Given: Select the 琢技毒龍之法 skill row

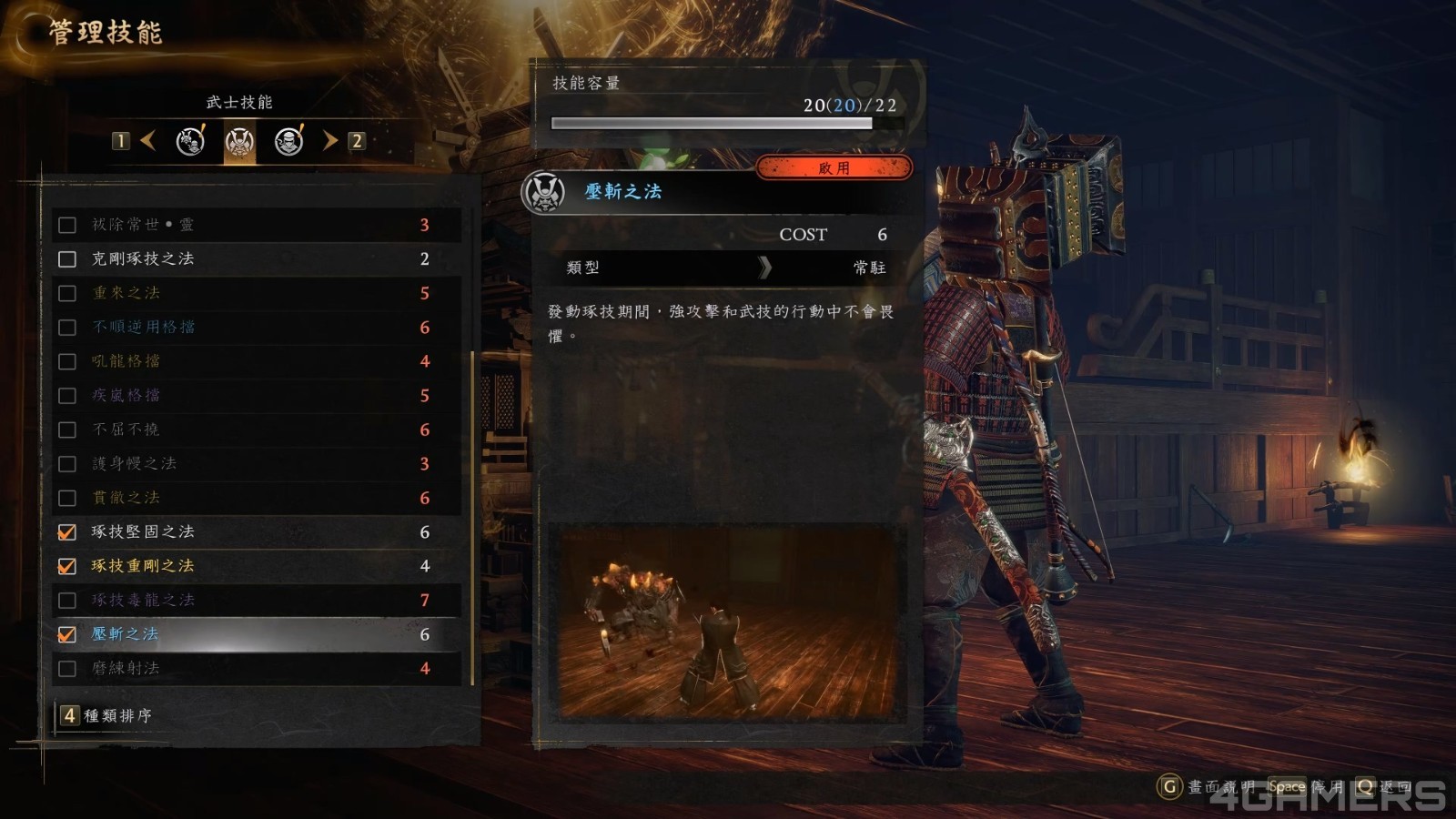Looking at the screenshot, I should click(x=144, y=600).
